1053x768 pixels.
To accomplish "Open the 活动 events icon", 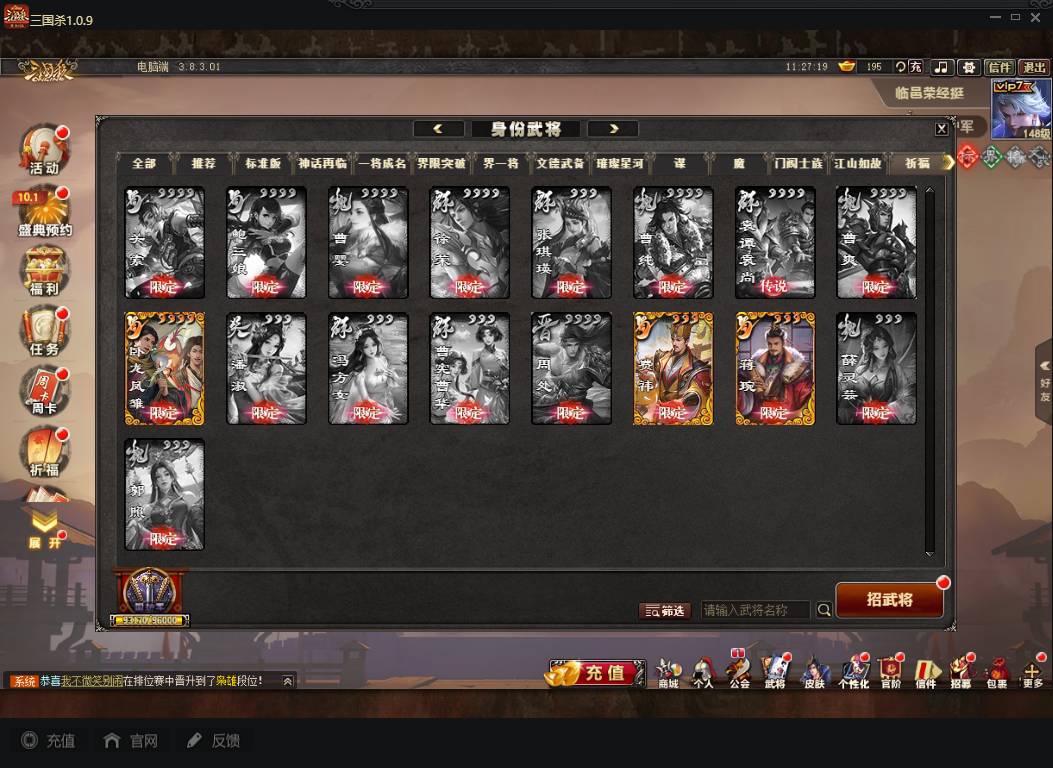I will tap(44, 151).
